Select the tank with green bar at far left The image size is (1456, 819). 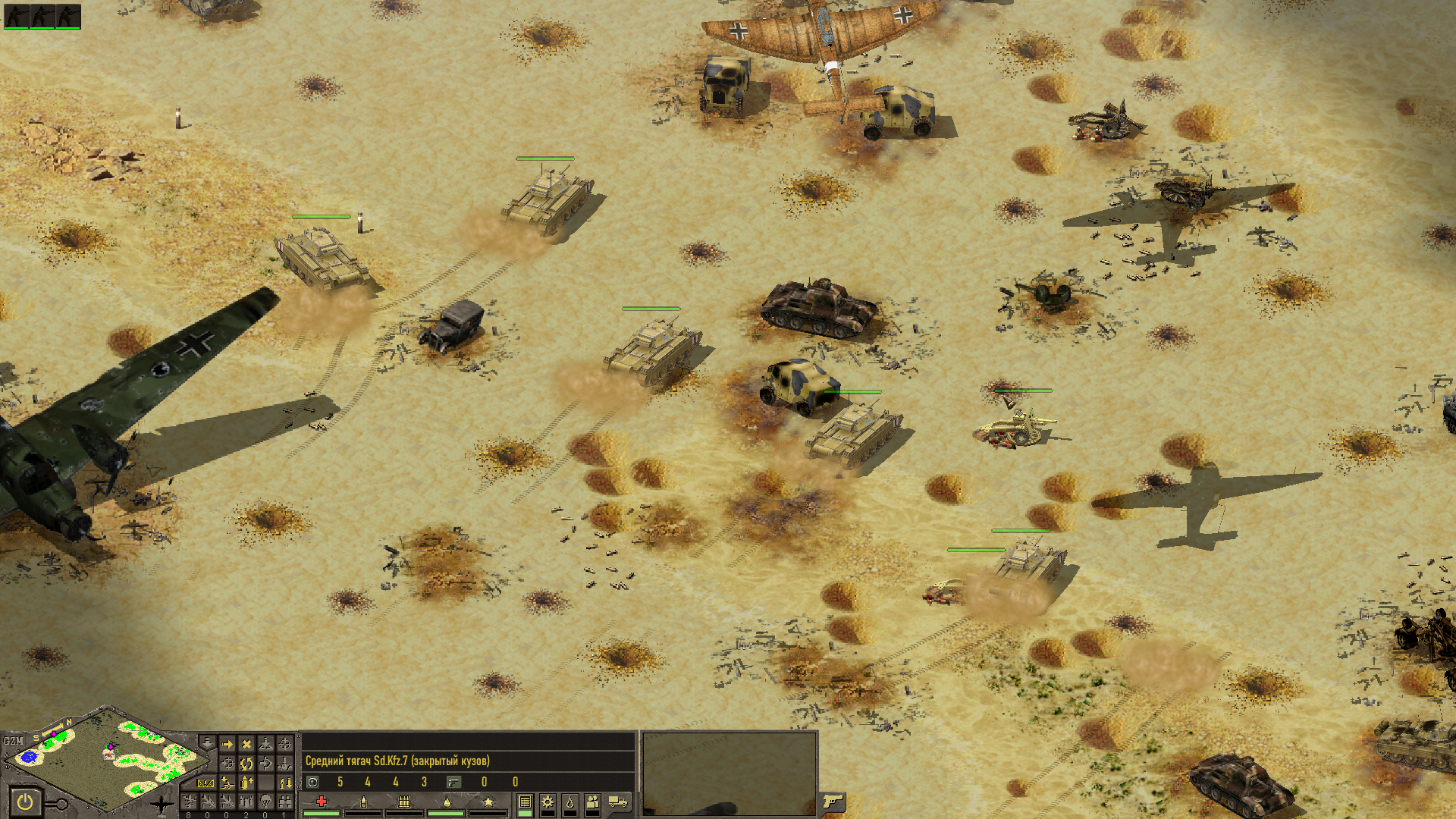tap(324, 258)
